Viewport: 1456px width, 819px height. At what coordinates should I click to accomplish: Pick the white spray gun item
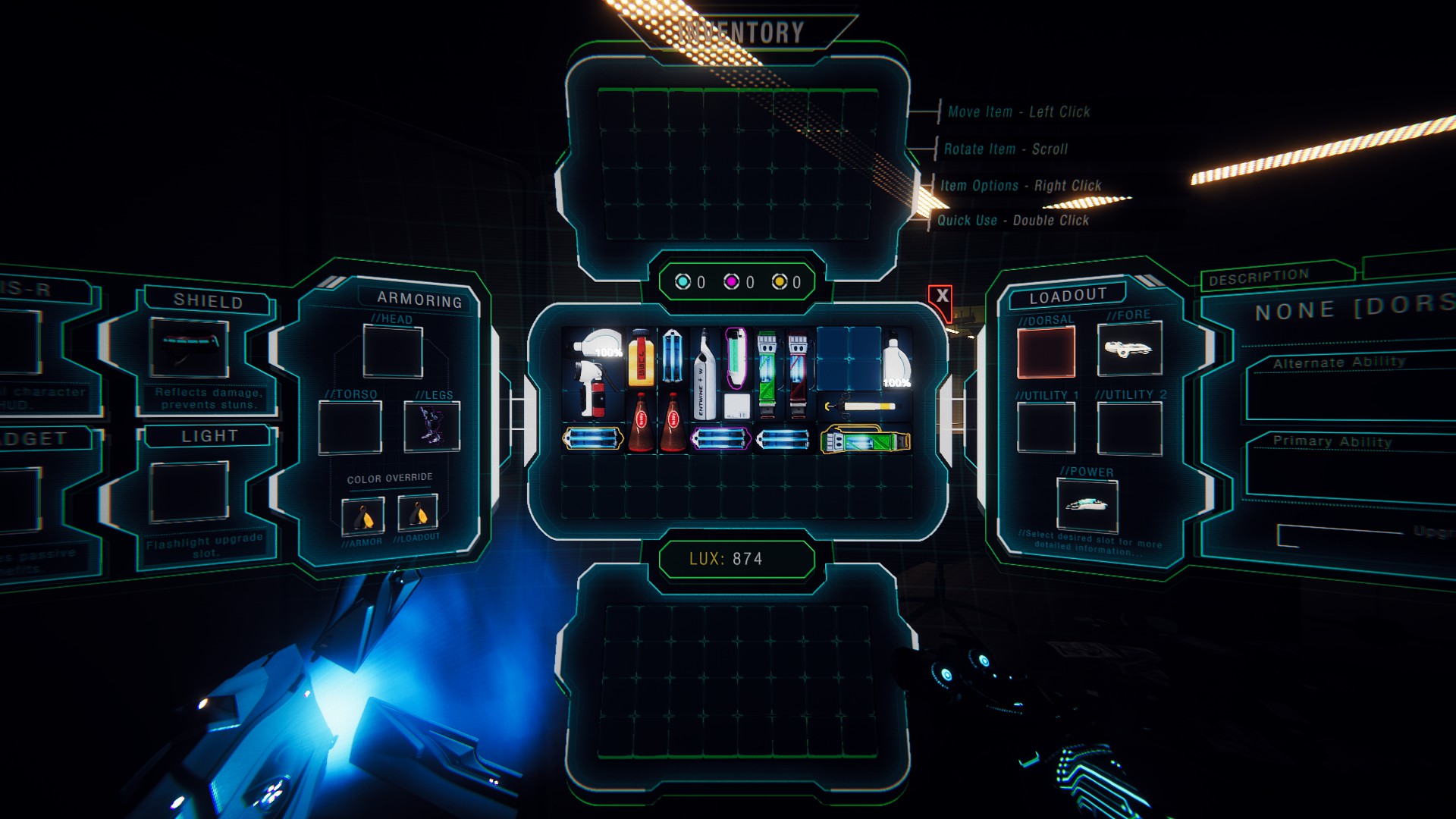click(x=591, y=373)
